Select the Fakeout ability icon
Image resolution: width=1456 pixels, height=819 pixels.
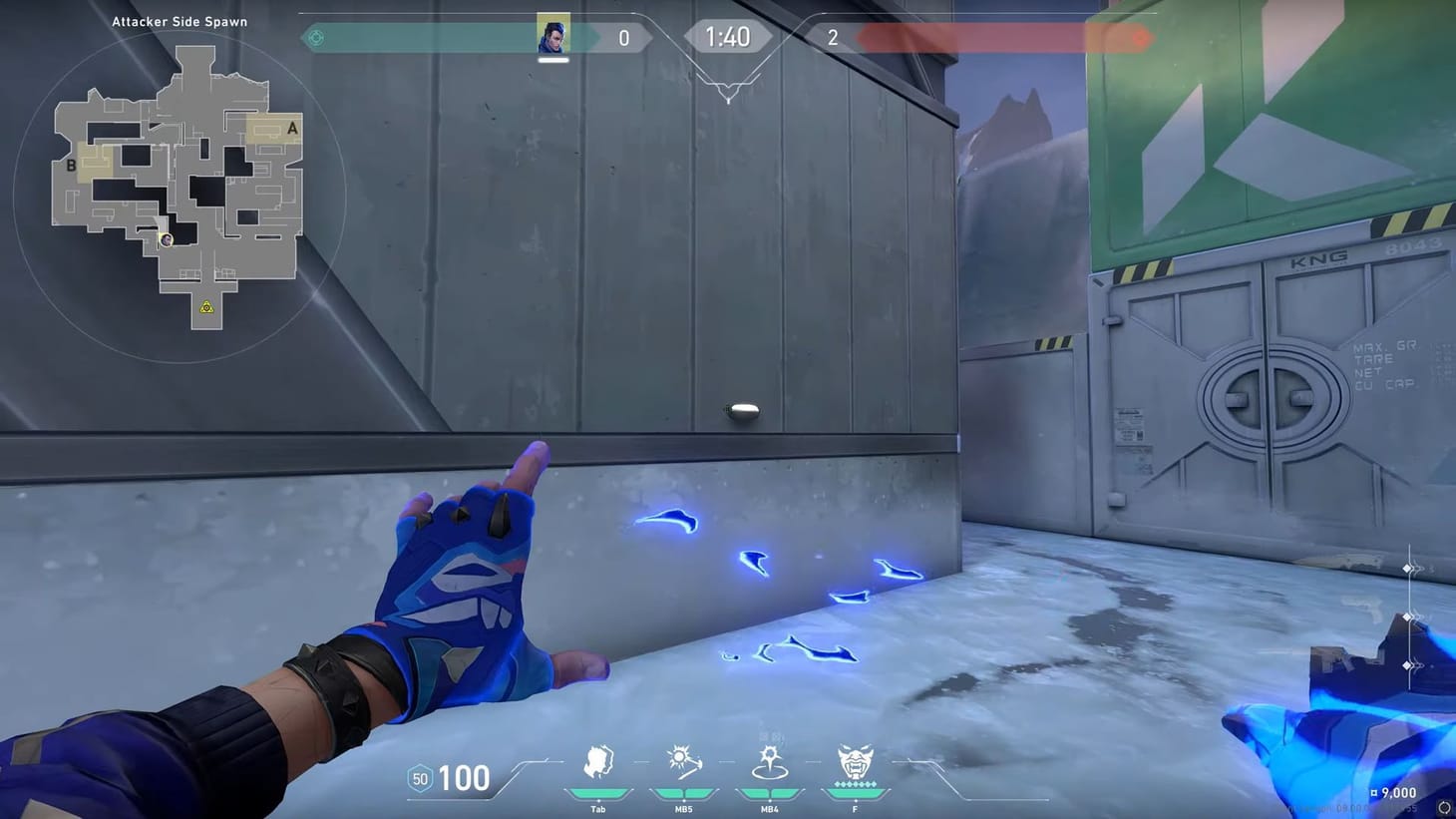point(596,763)
